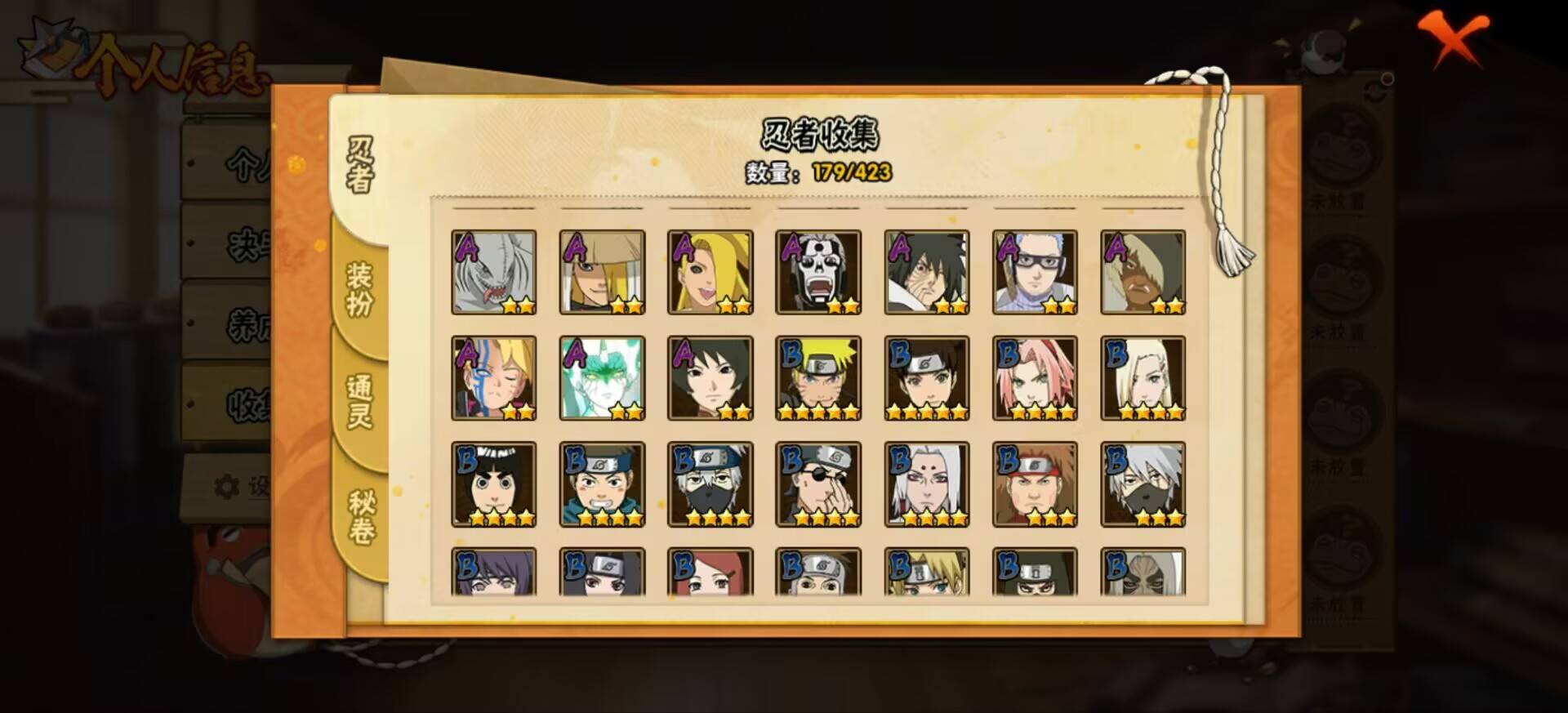Pick the glasses-wearing A-rank ninja portrait
1568x713 pixels.
tap(1035, 273)
